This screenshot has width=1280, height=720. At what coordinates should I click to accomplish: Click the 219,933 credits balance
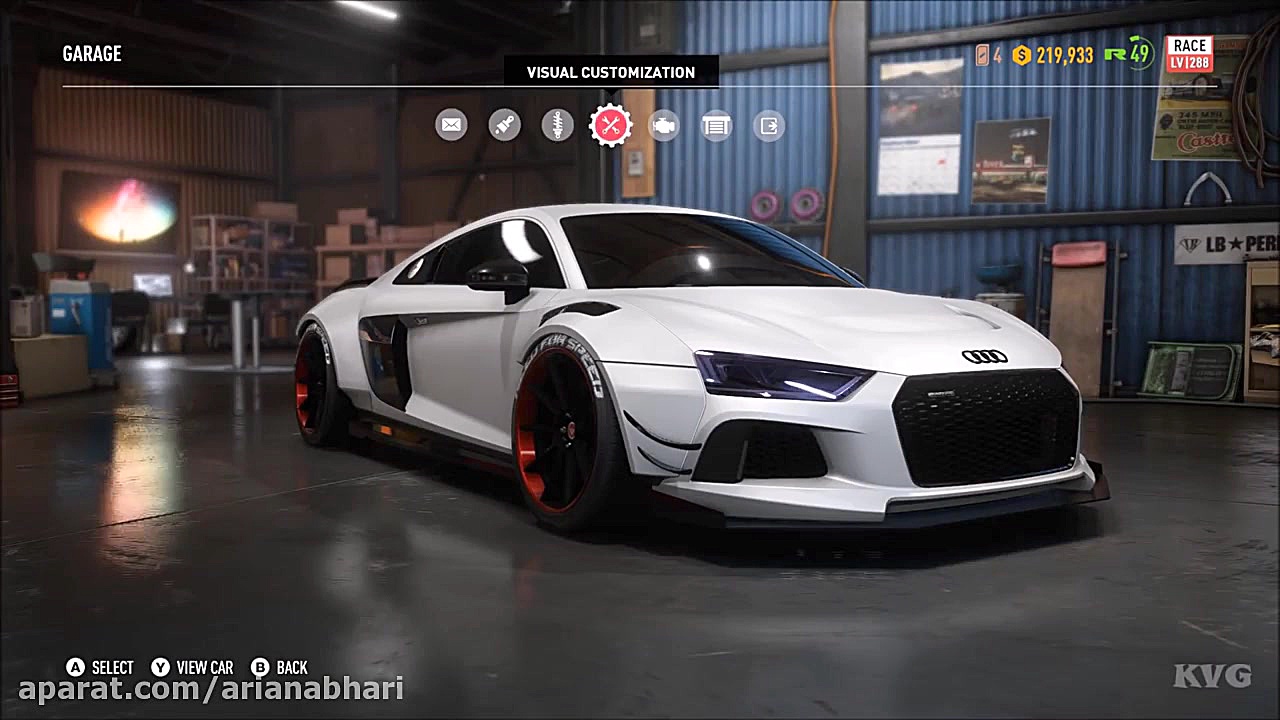coord(1058,57)
